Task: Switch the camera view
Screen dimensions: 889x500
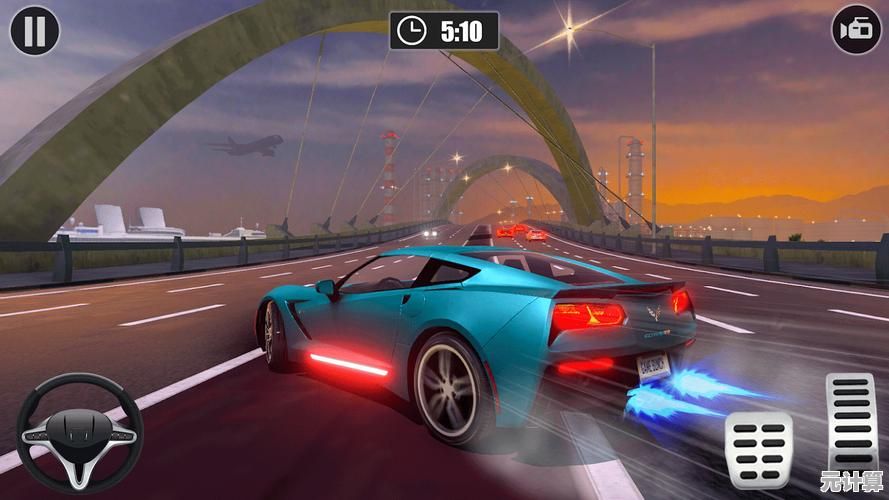Action: (856, 31)
